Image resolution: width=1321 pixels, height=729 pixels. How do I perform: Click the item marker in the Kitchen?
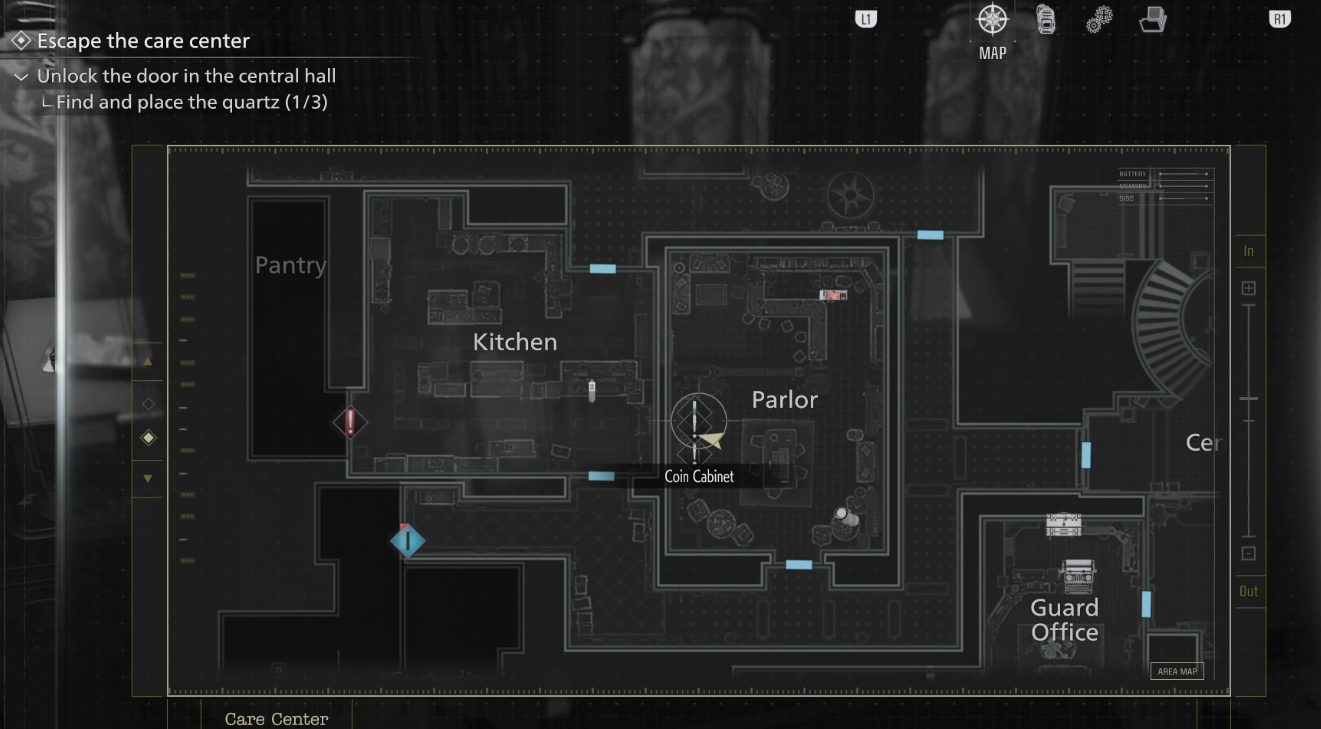(592, 390)
